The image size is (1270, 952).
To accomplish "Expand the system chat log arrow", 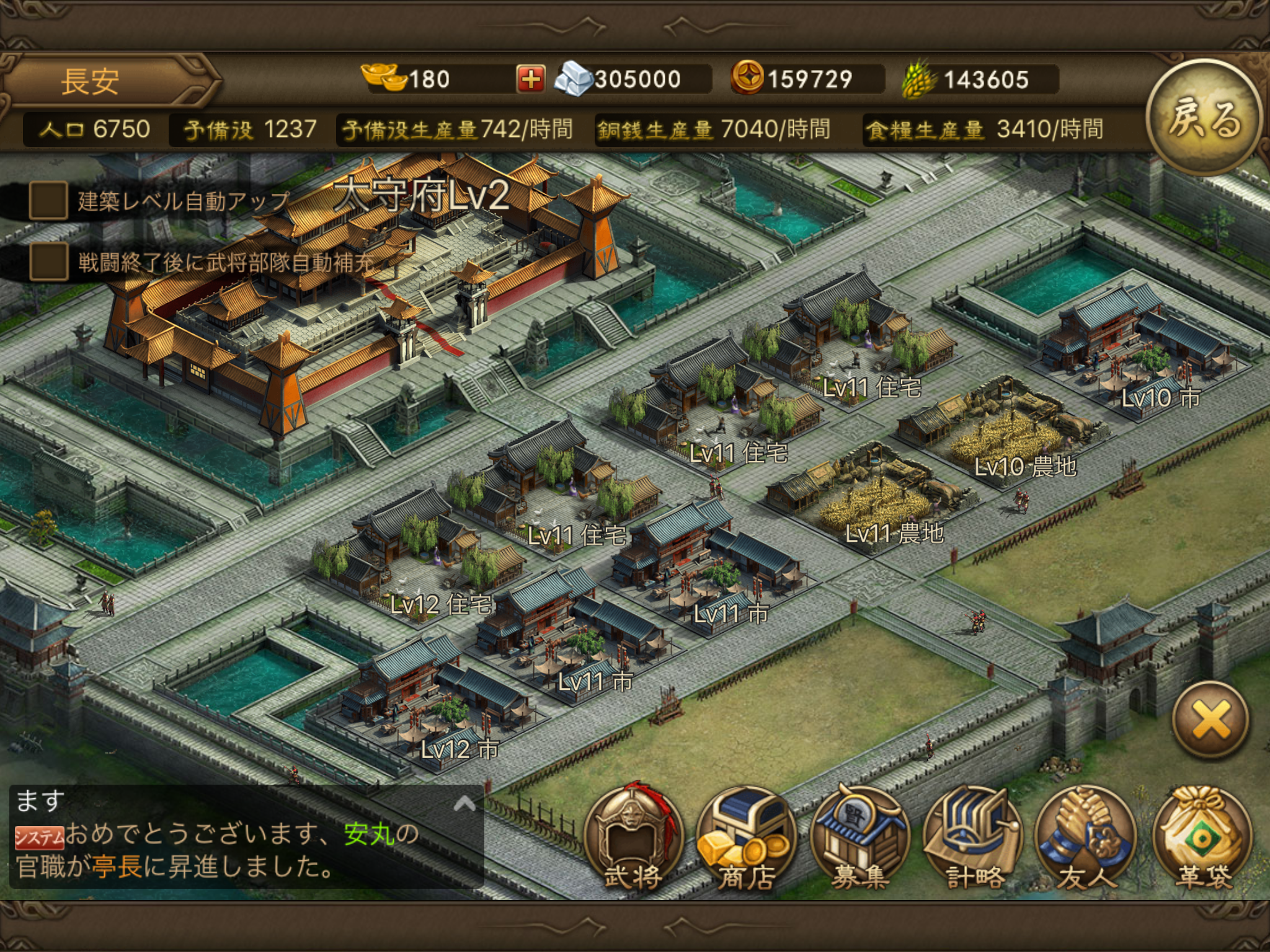I will point(464,804).
